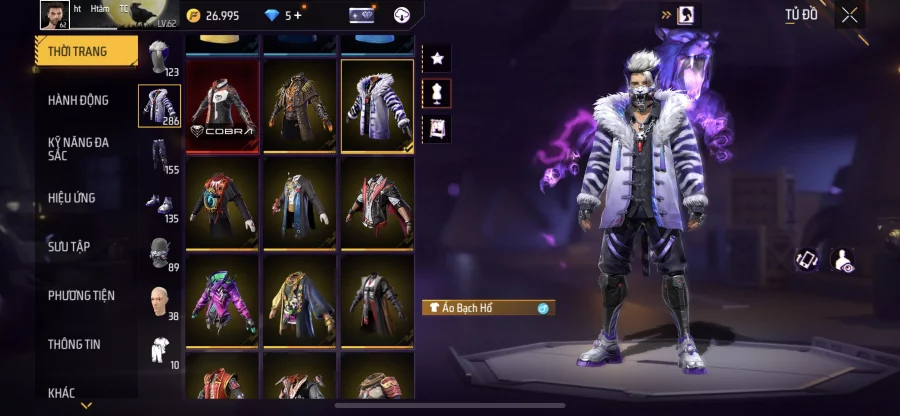Viewport: 900px width, 416px height.
Task: Add diamonds with the plus button
Action: [x=297, y=15]
